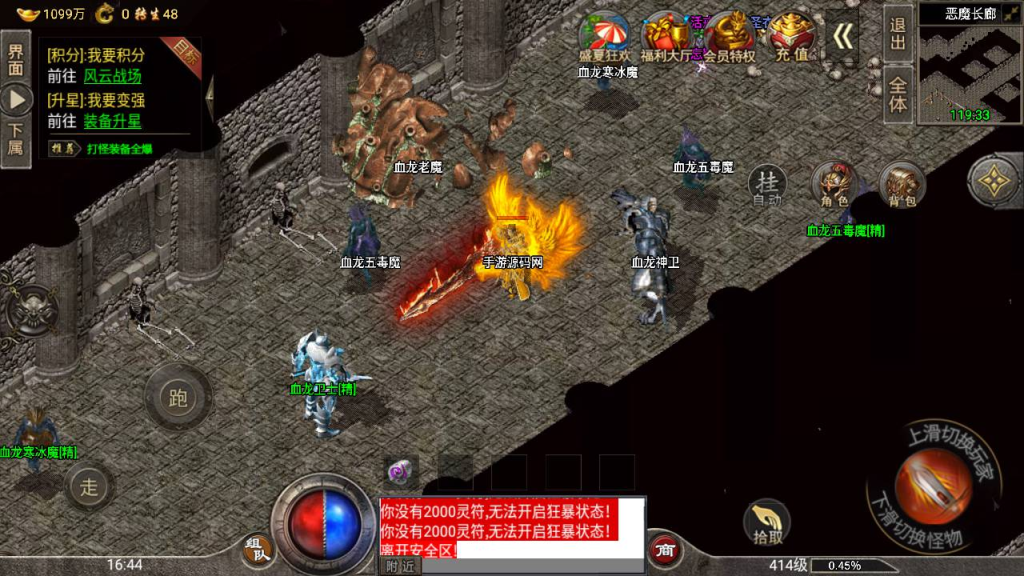This screenshot has height=576, width=1024.
Task: Switch to the 附近 nearby chat tab
Action: (x=400, y=566)
